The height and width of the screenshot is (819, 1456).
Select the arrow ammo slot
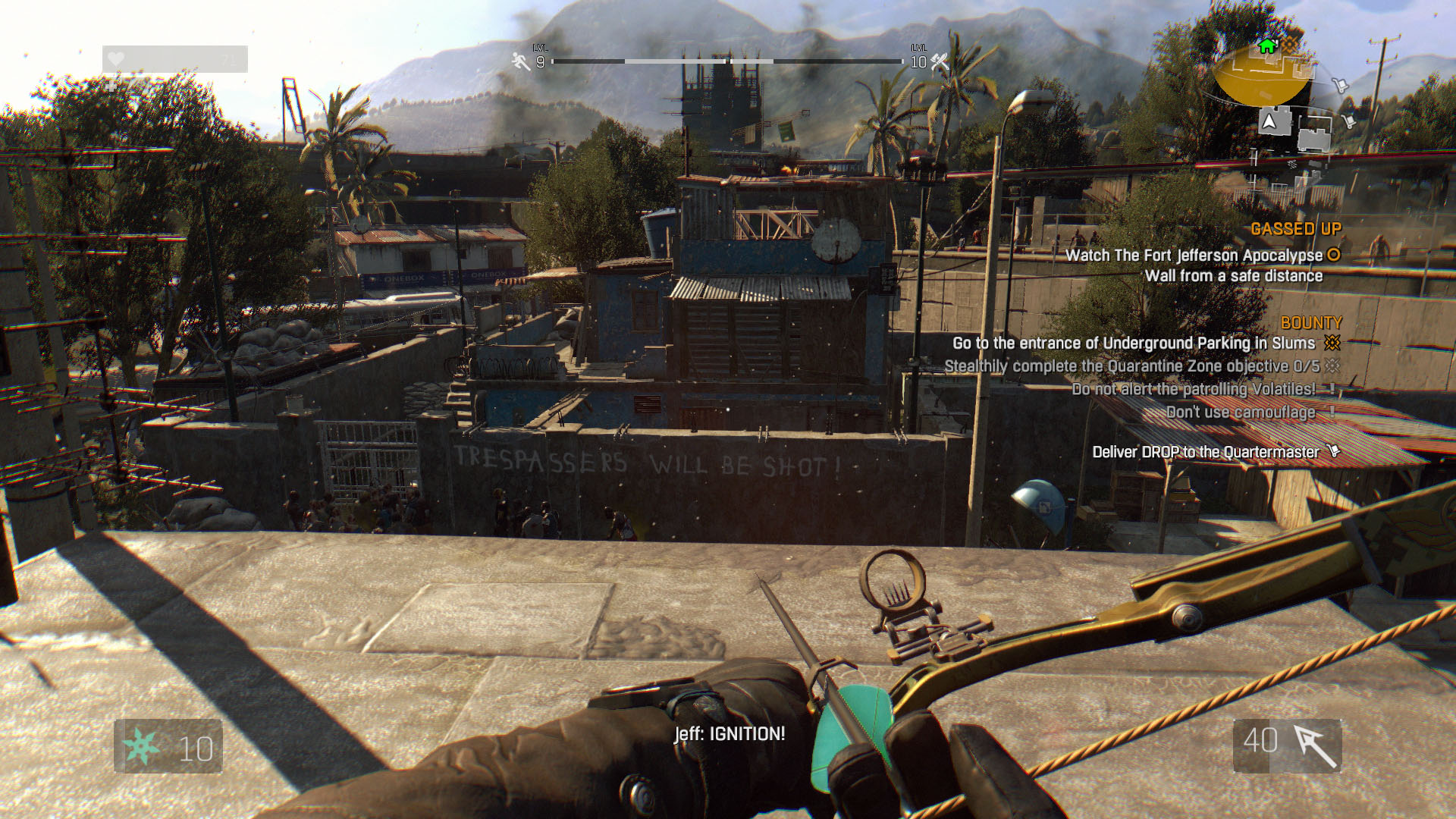click(x=1287, y=745)
